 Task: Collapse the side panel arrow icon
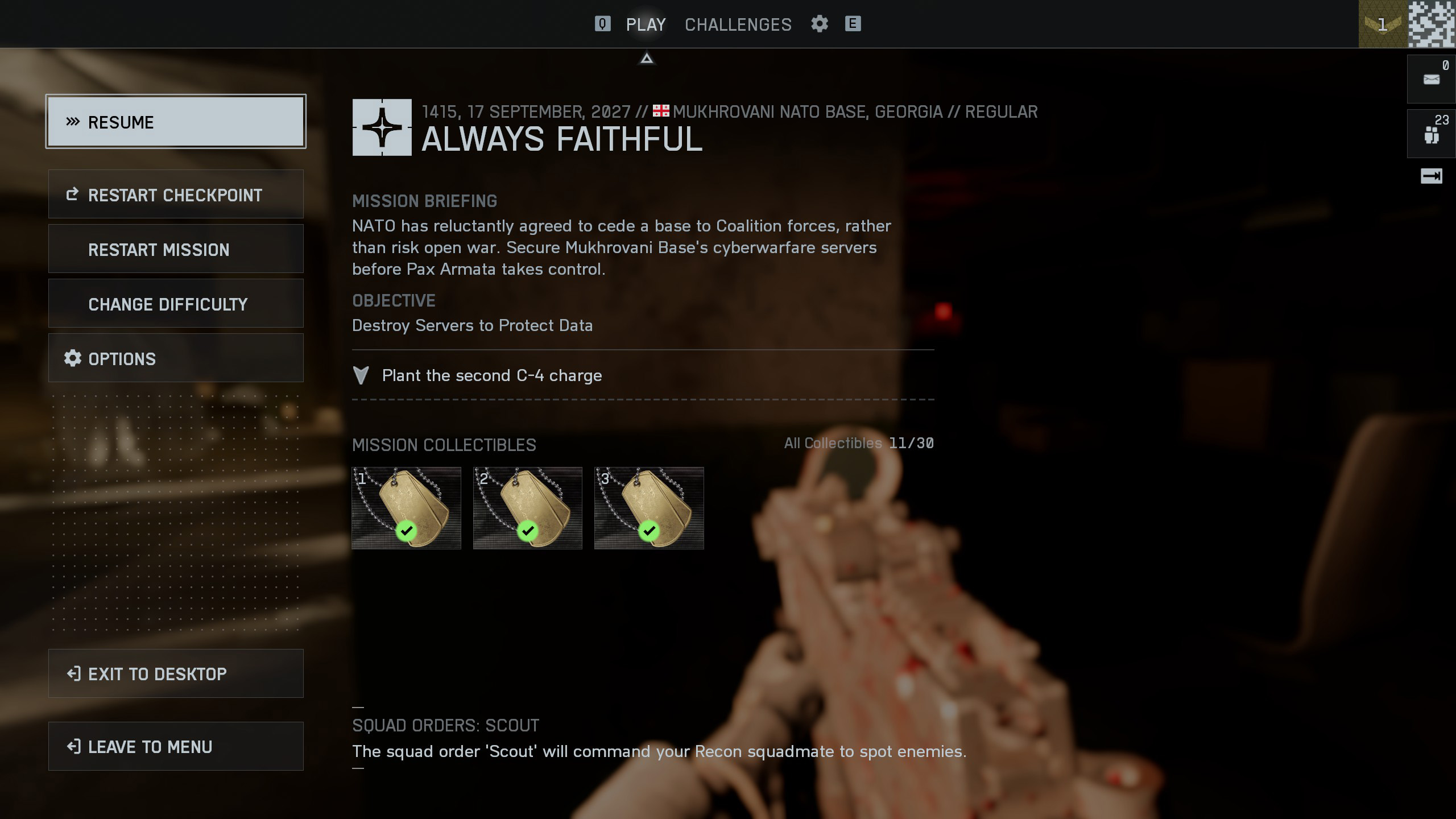[1431, 176]
